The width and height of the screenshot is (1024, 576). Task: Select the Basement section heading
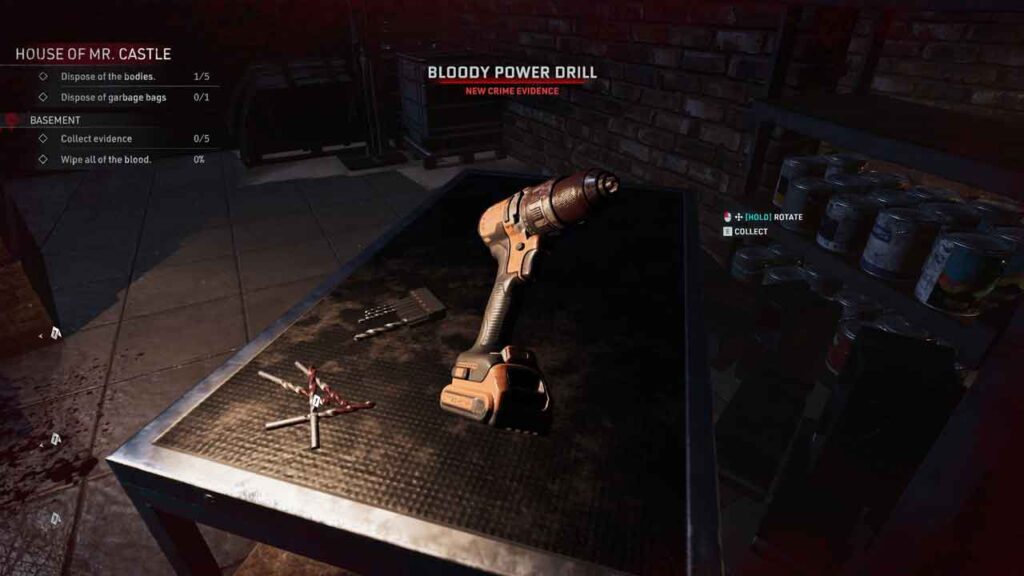[55, 120]
